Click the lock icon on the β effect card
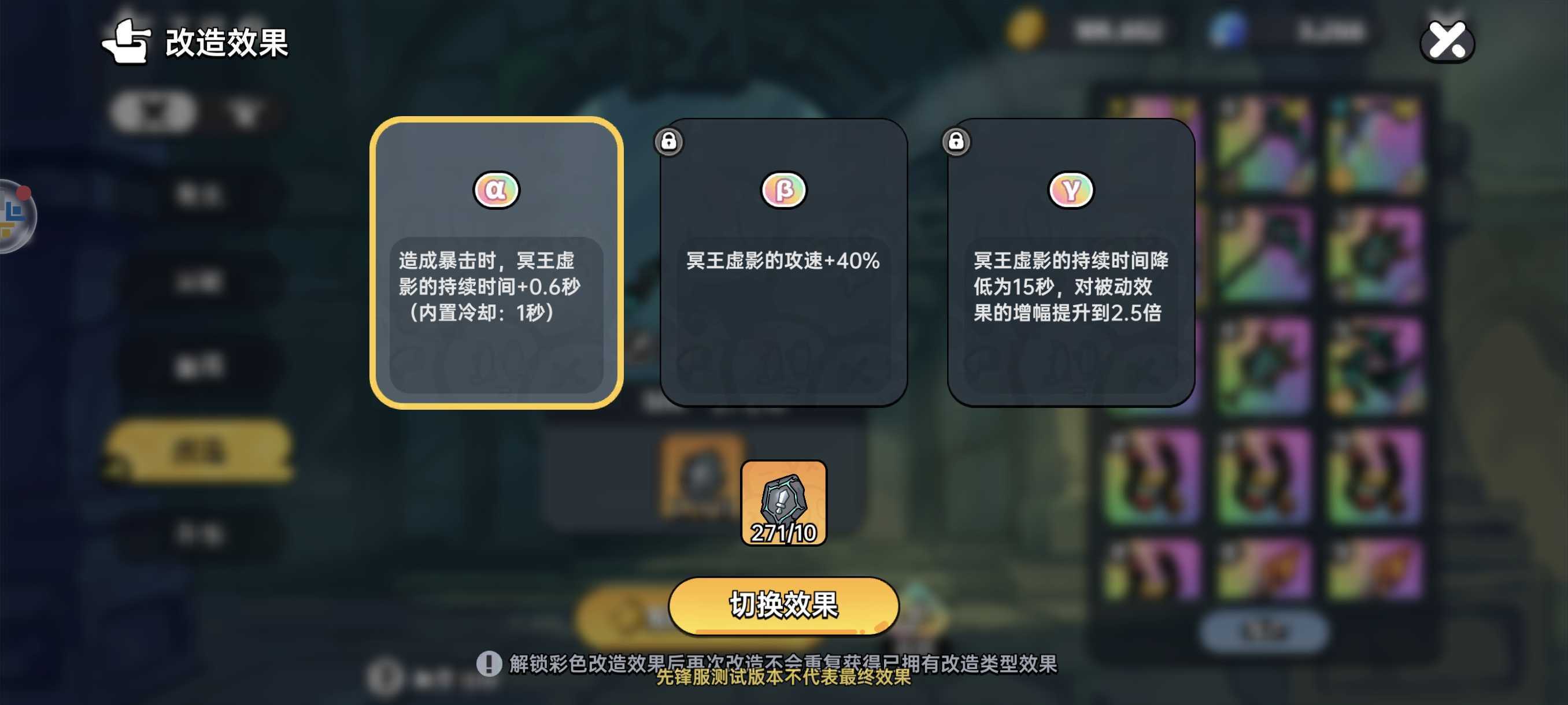Screen dimensions: 1568x705 click(x=669, y=142)
